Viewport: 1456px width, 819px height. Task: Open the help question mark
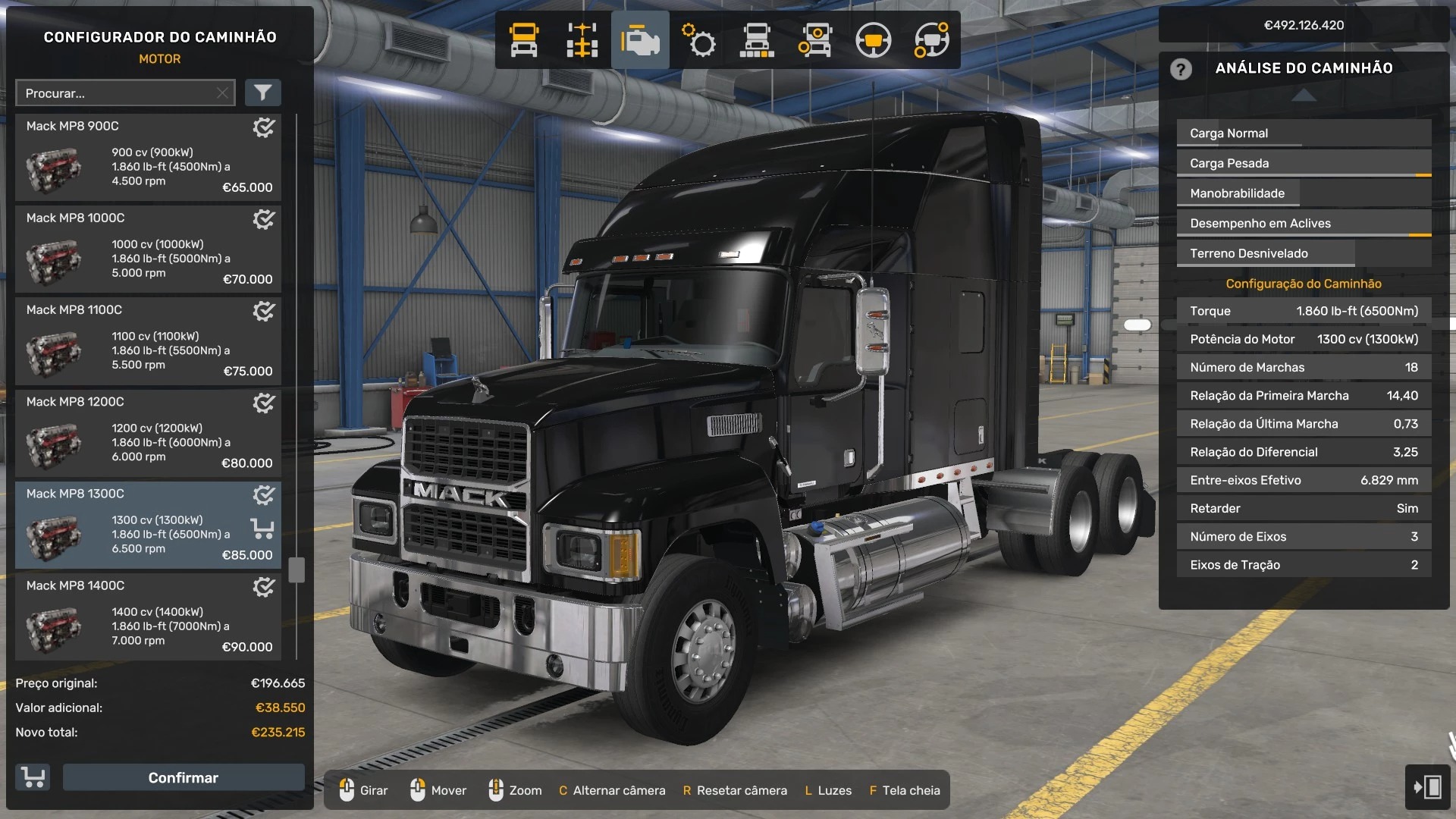pos(1181,69)
